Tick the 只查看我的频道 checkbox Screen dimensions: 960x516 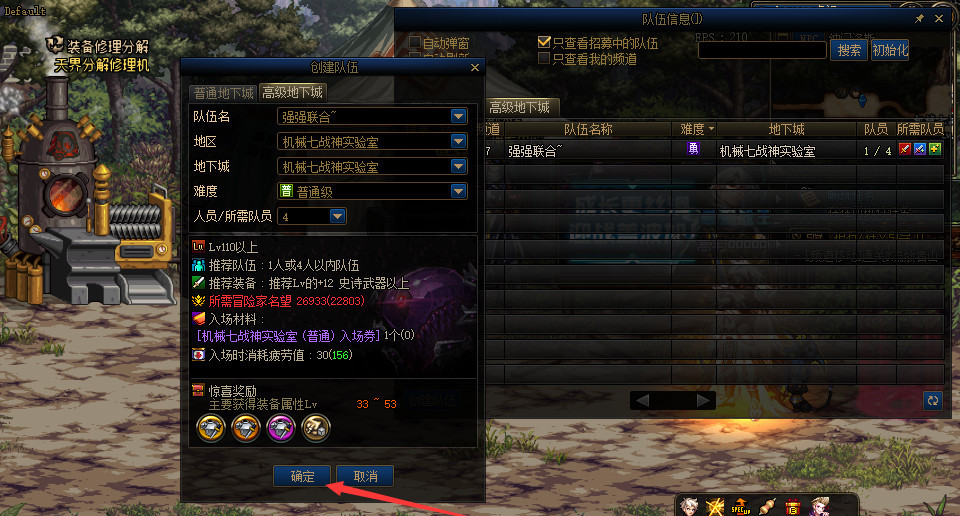click(545, 59)
